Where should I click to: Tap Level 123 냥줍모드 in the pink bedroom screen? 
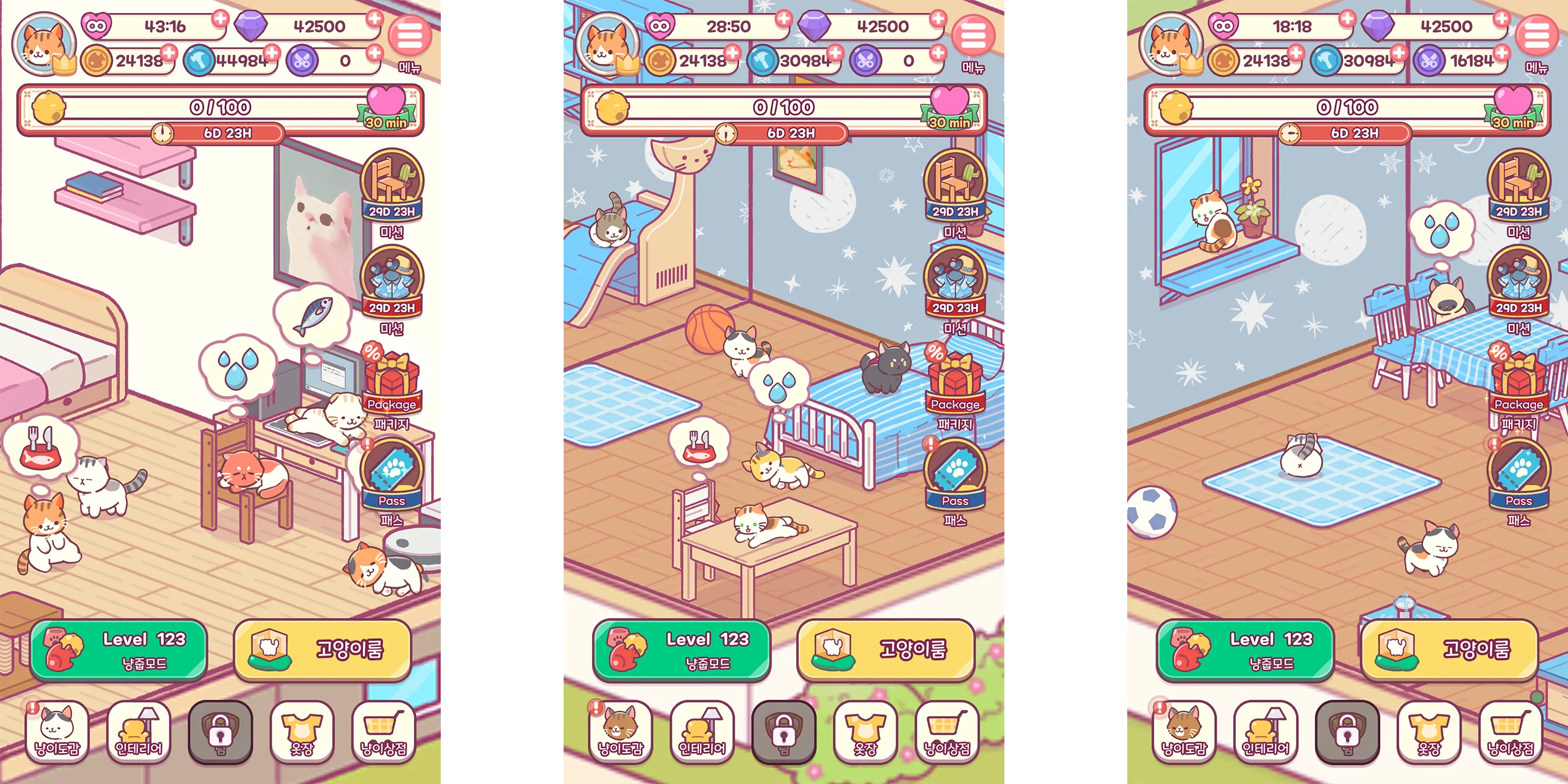click(119, 650)
